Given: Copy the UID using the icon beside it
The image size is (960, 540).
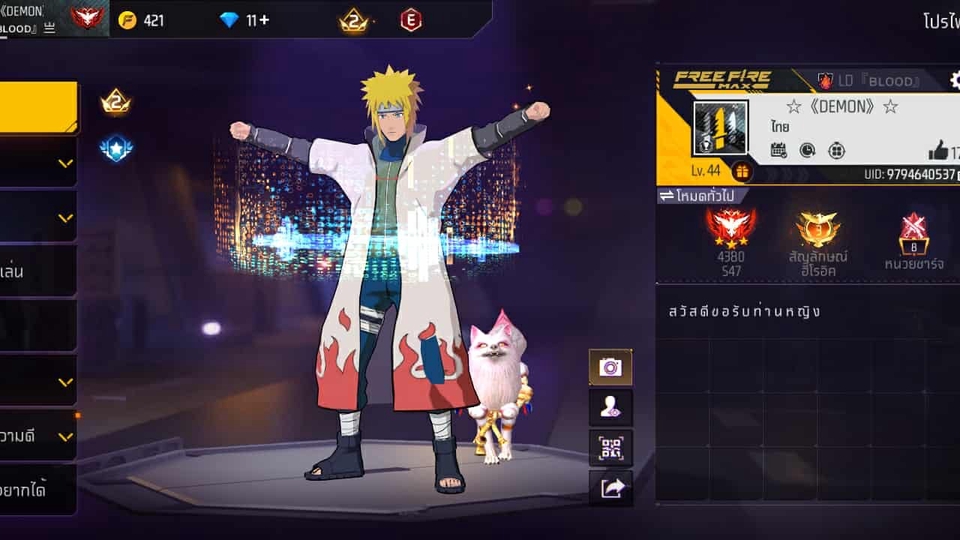Looking at the screenshot, I should pyautogui.click(x=955, y=175).
